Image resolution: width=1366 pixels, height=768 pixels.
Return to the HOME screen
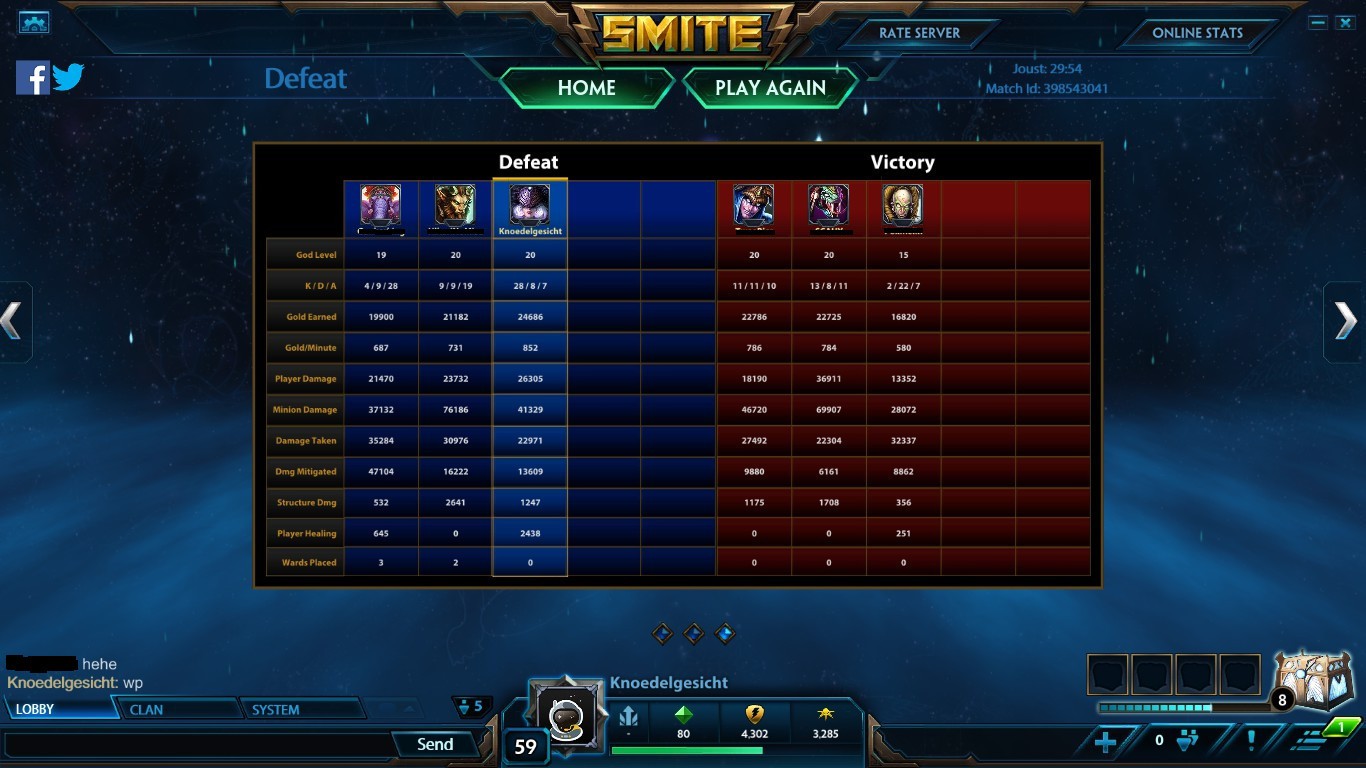coord(586,88)
